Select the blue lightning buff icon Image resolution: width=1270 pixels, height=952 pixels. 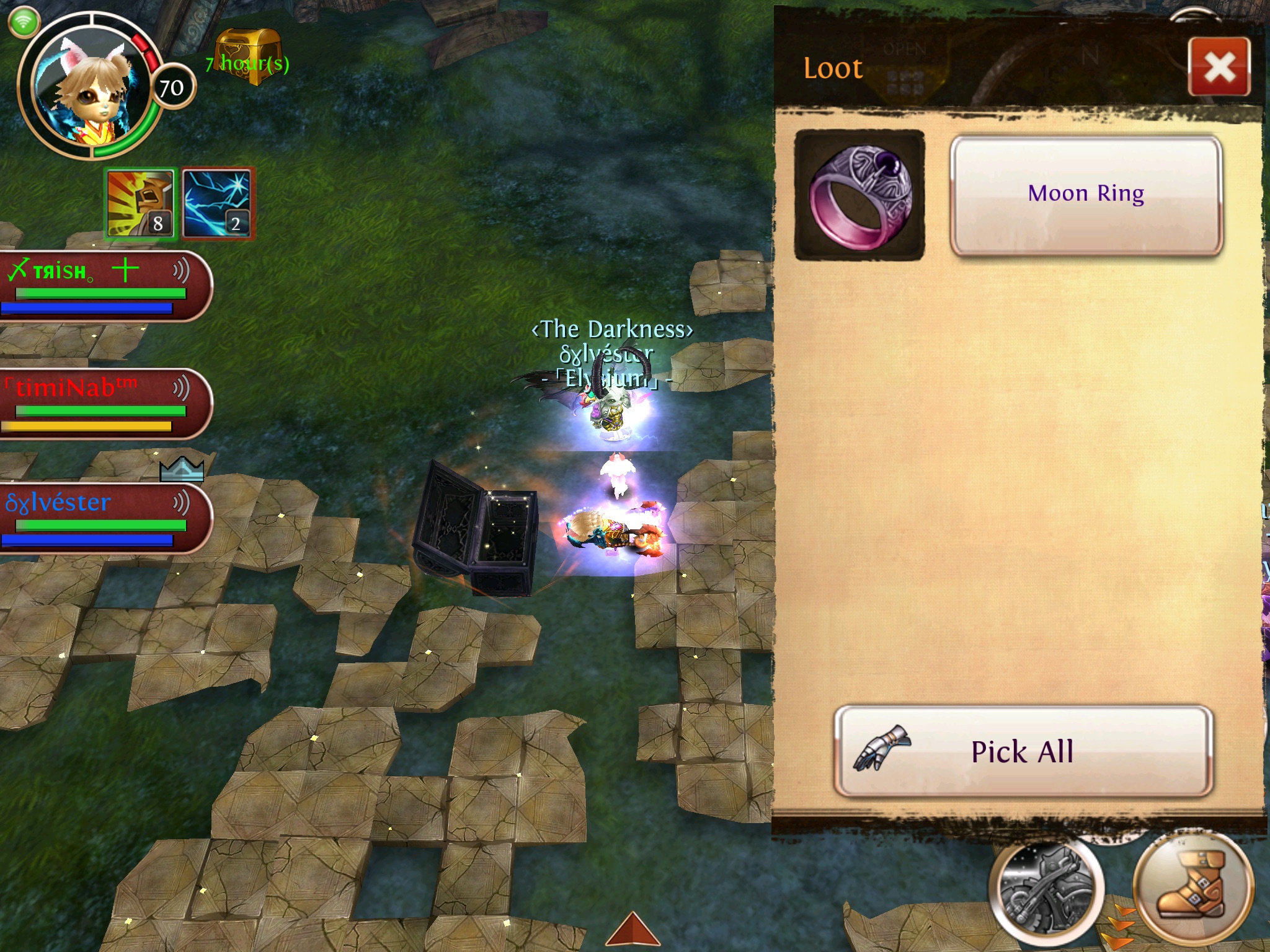pos(216,204)
